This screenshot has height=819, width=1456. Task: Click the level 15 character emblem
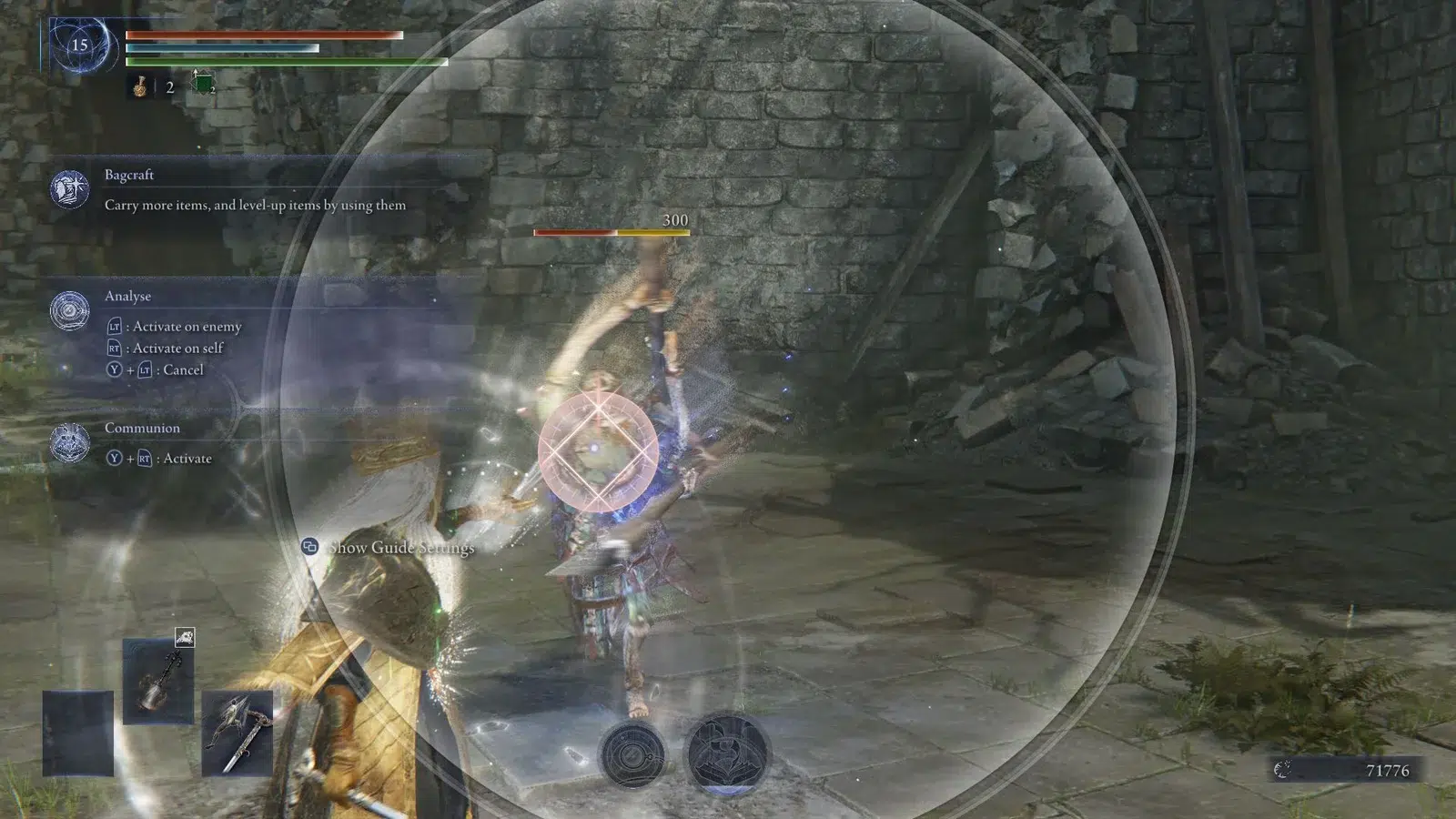click(x=80, y=45)
